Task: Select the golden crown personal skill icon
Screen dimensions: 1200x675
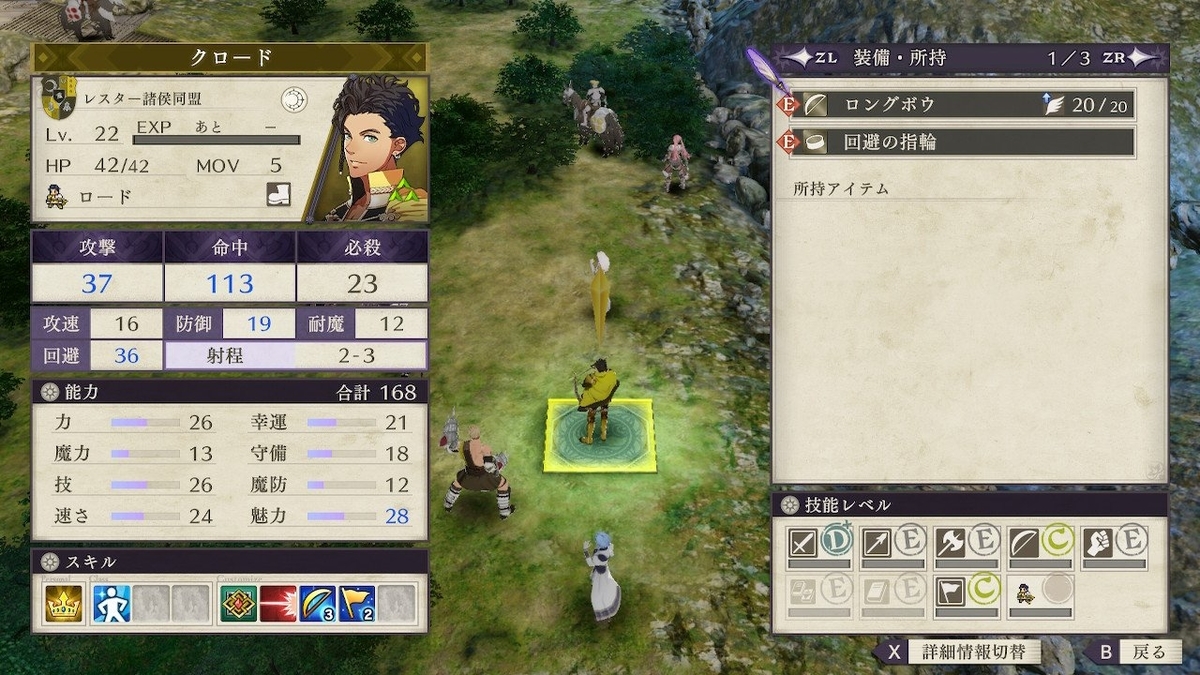Action: pos(63,604)
